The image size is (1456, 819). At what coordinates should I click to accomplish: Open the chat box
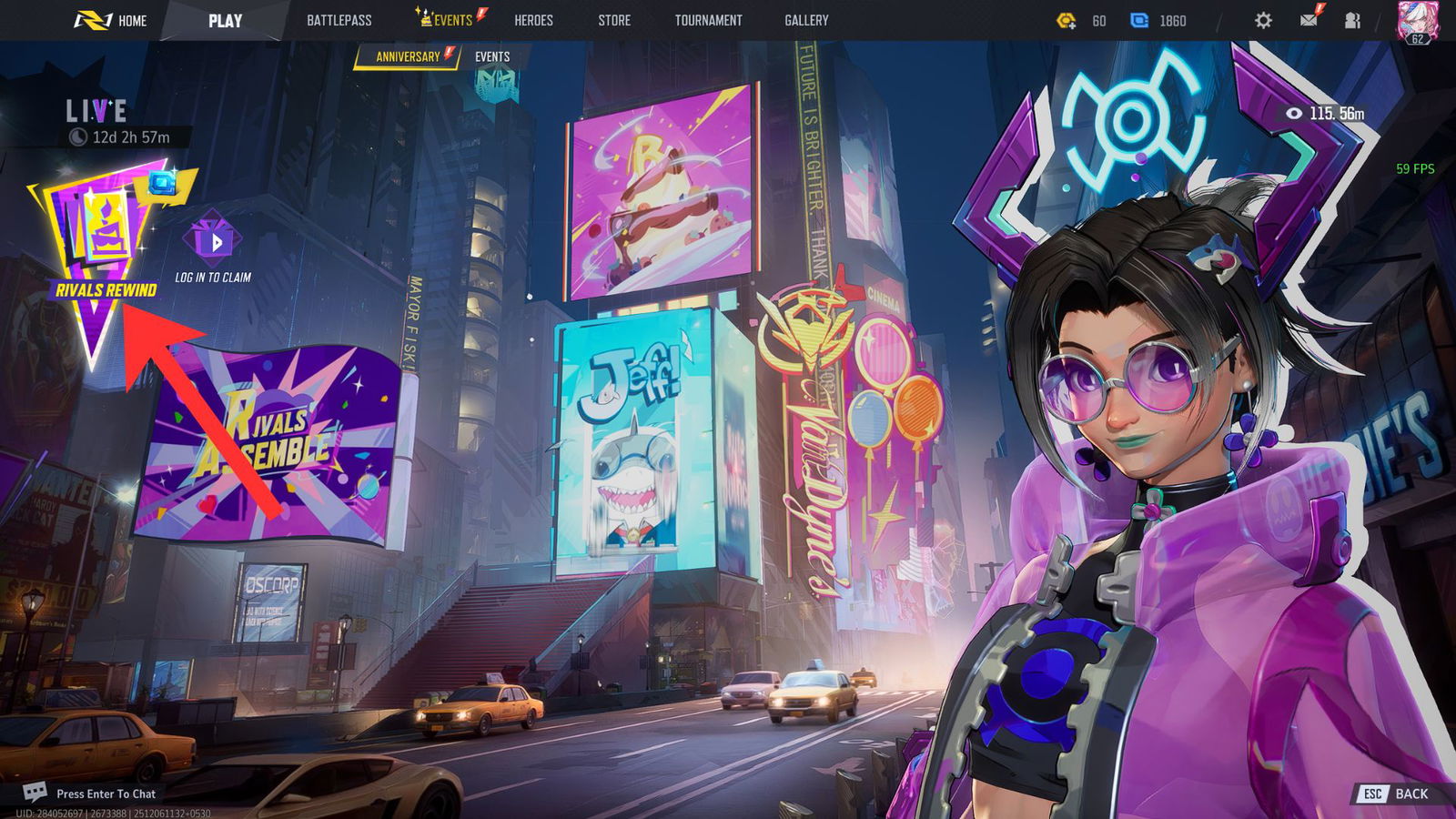(x=91, y=794)
